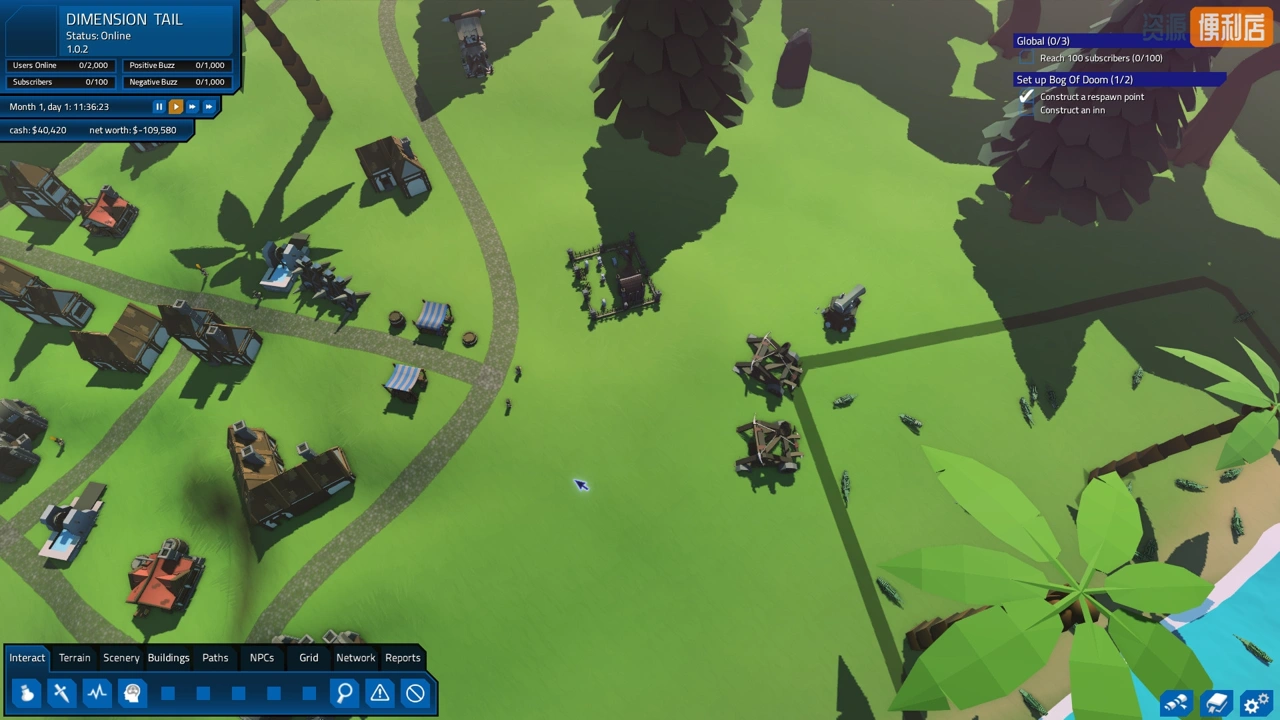Switch to the Terrain tab
1280x720 pixels.
click(x=74, y=657)
